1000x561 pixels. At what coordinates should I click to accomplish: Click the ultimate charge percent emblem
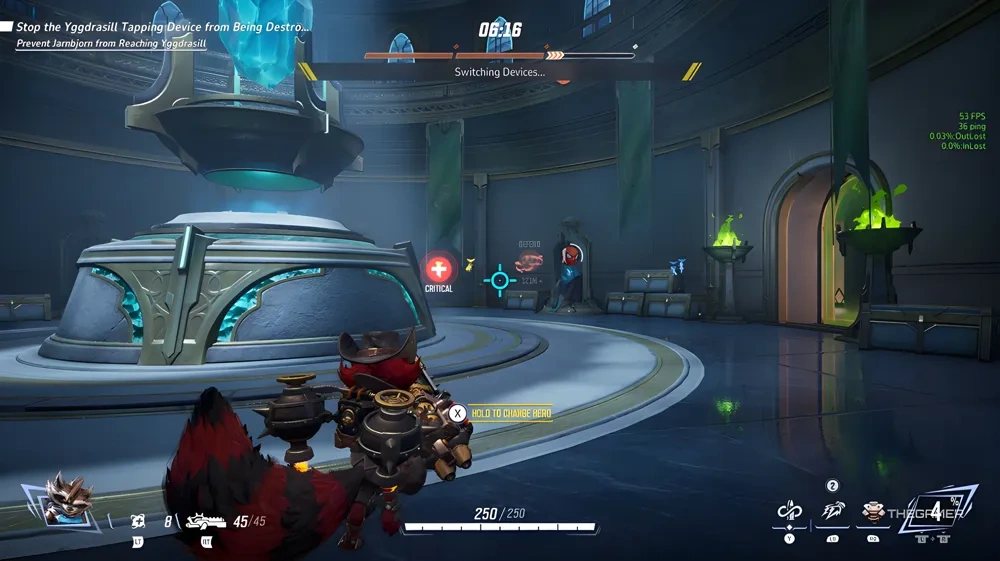coord(935,512)
